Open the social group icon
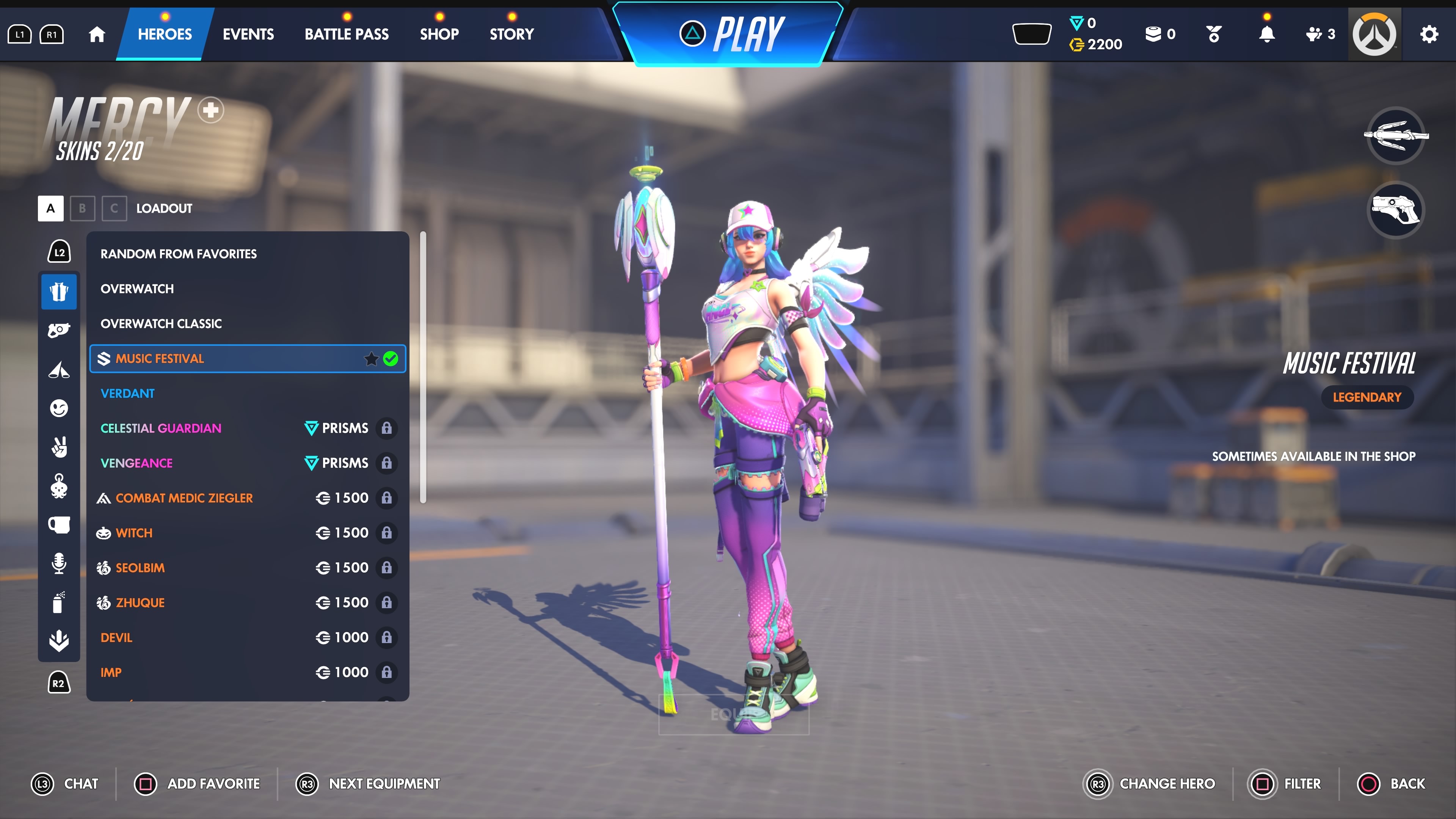The height and width of the screenshot is (819, 1456). (1319, 35)
